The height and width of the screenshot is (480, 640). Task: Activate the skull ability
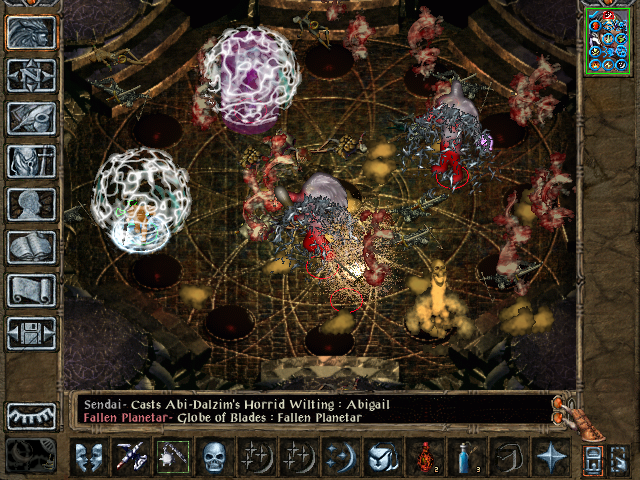tap(216, 457)
